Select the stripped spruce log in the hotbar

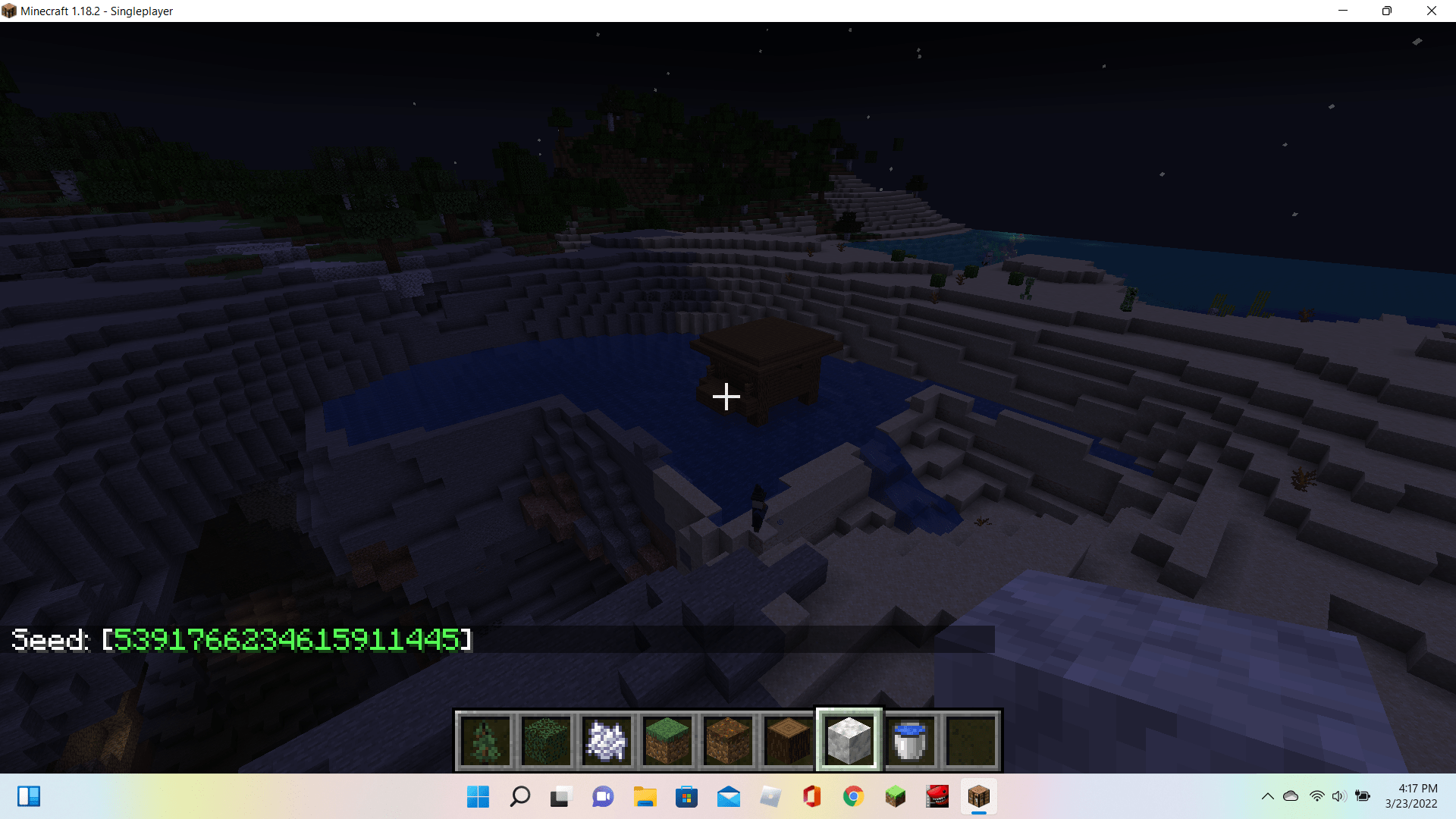pyautogui.click(x=789, y=739)
